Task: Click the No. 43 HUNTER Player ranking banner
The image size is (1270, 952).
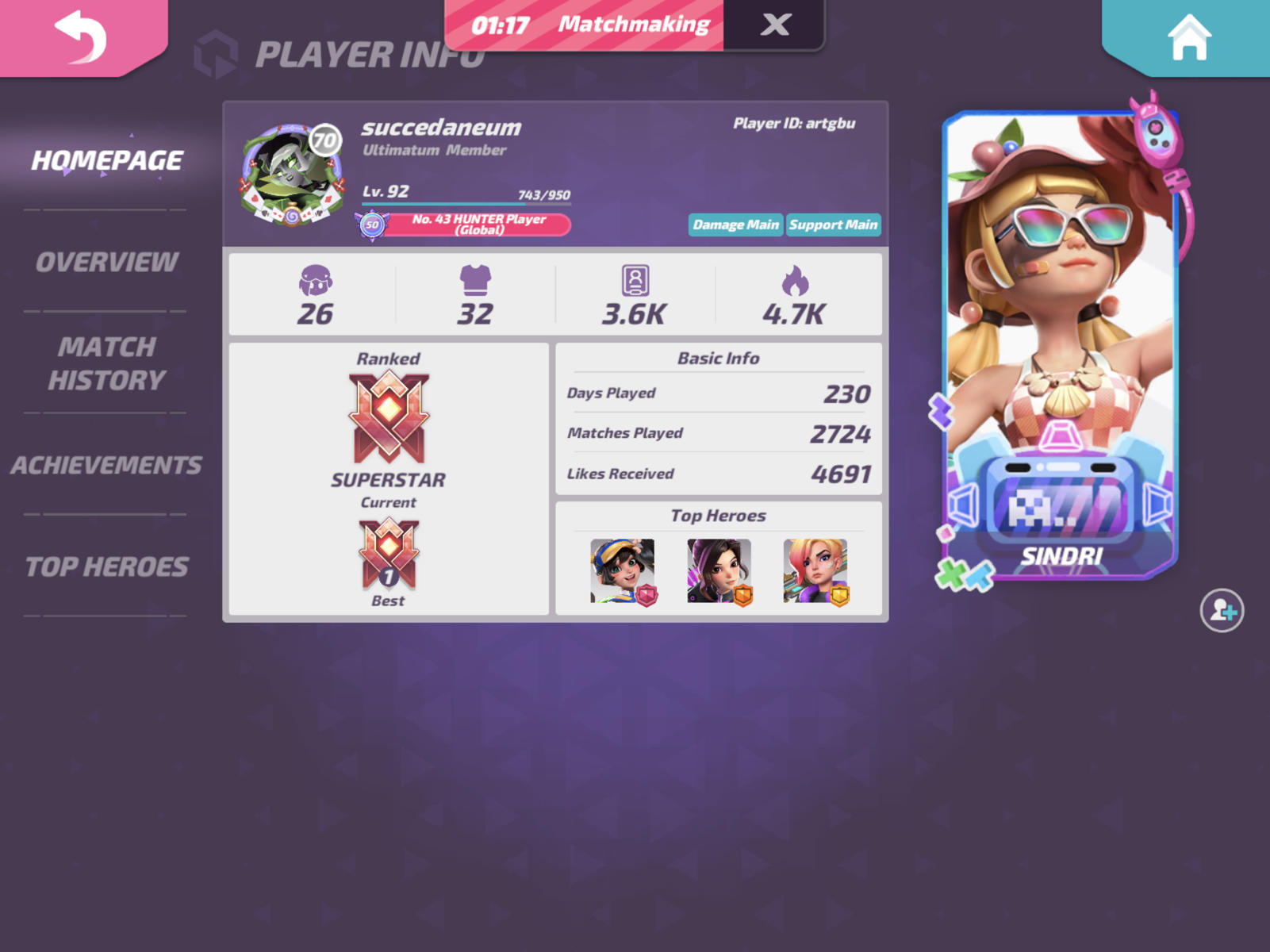Action: click(x=478, y=226)
